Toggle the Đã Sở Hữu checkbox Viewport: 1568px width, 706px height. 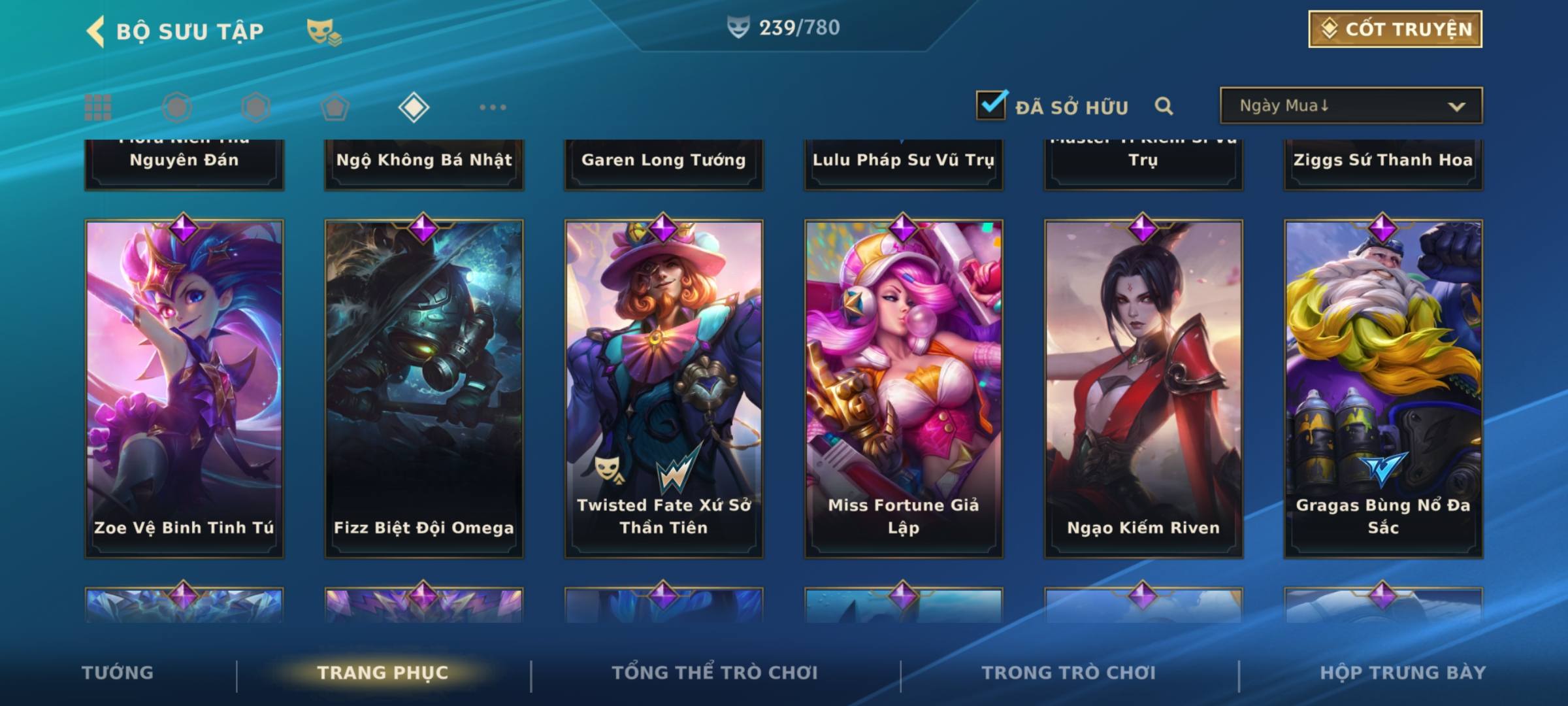(x=991, y=105)
